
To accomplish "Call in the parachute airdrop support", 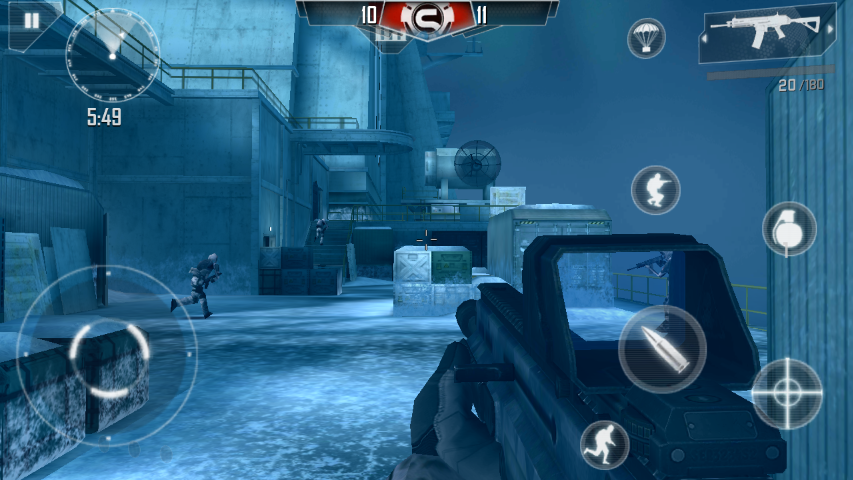I will 646,39.
